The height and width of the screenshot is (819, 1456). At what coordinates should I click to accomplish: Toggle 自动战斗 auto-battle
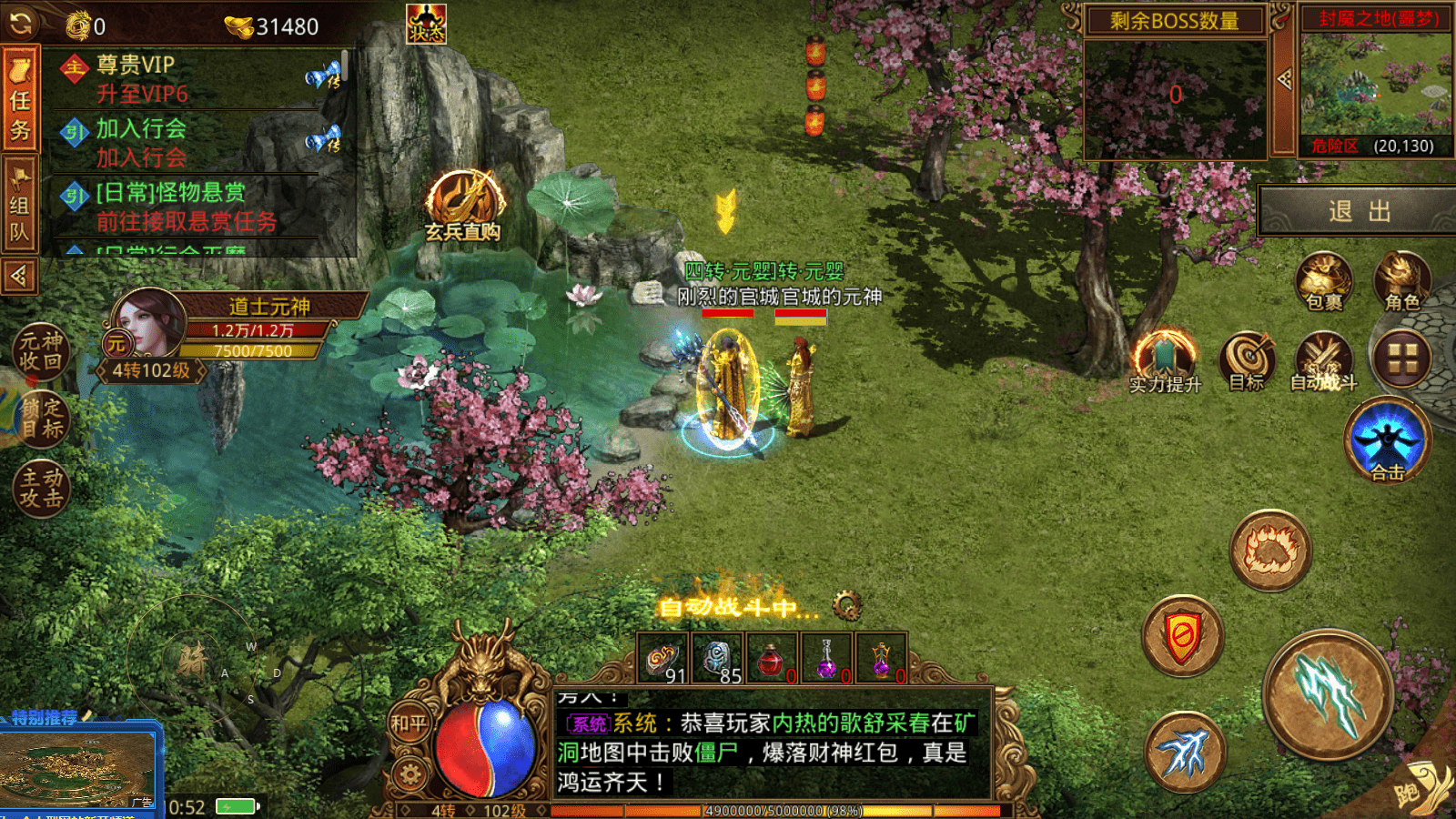pyautogui.click(x=1323, y=359)
